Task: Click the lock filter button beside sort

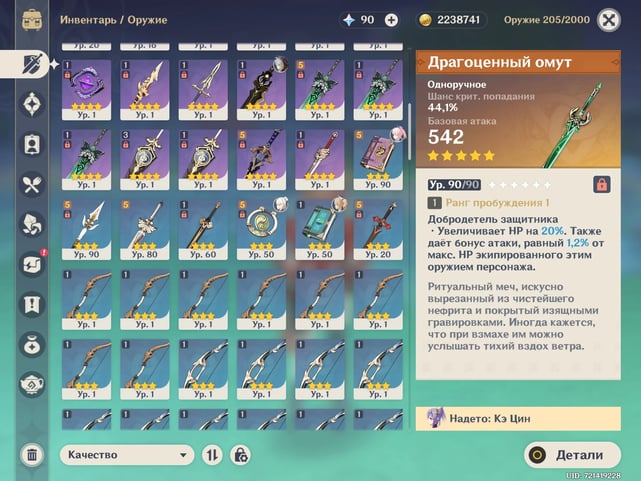Action: [x=240, y=454]
